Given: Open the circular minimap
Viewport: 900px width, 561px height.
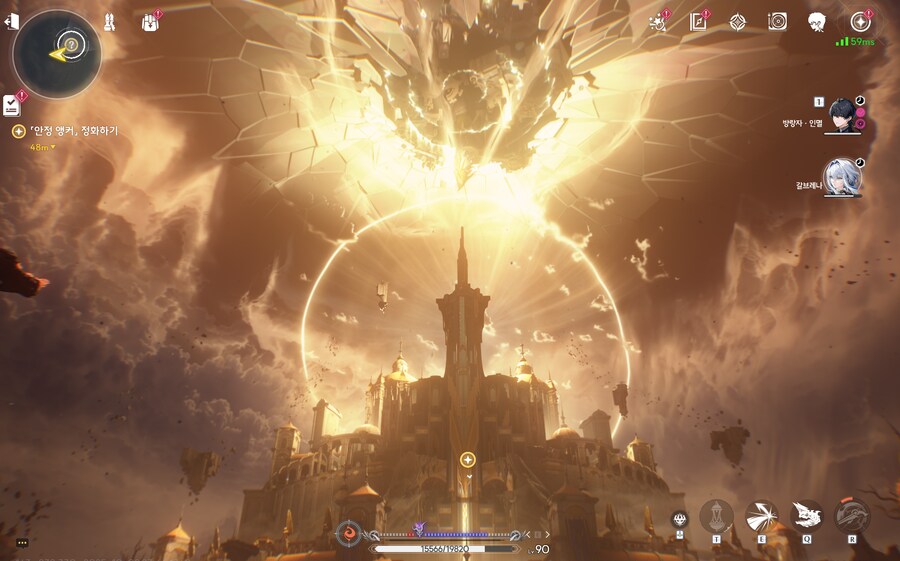Looking at the screenshot, I should pos(56,54).
